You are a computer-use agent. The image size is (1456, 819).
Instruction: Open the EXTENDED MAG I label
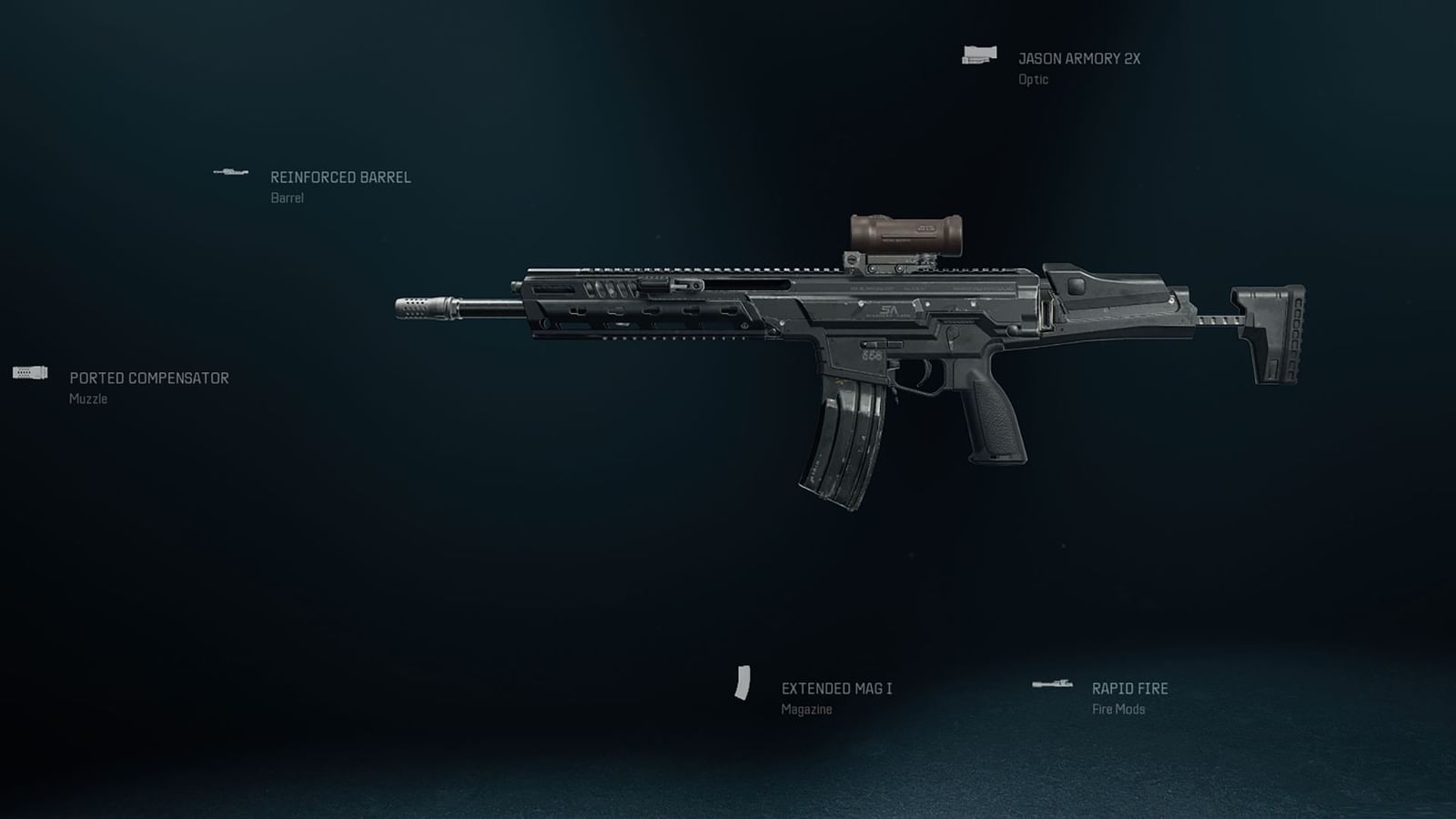pos(838,690)
